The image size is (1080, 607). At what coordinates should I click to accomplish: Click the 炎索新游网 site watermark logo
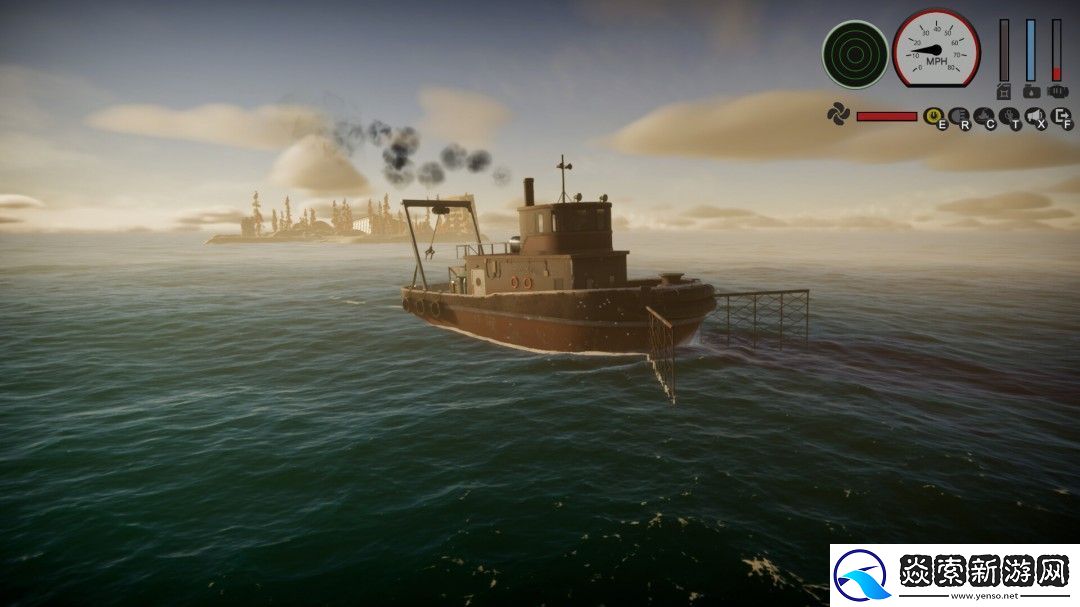(954, 576)
